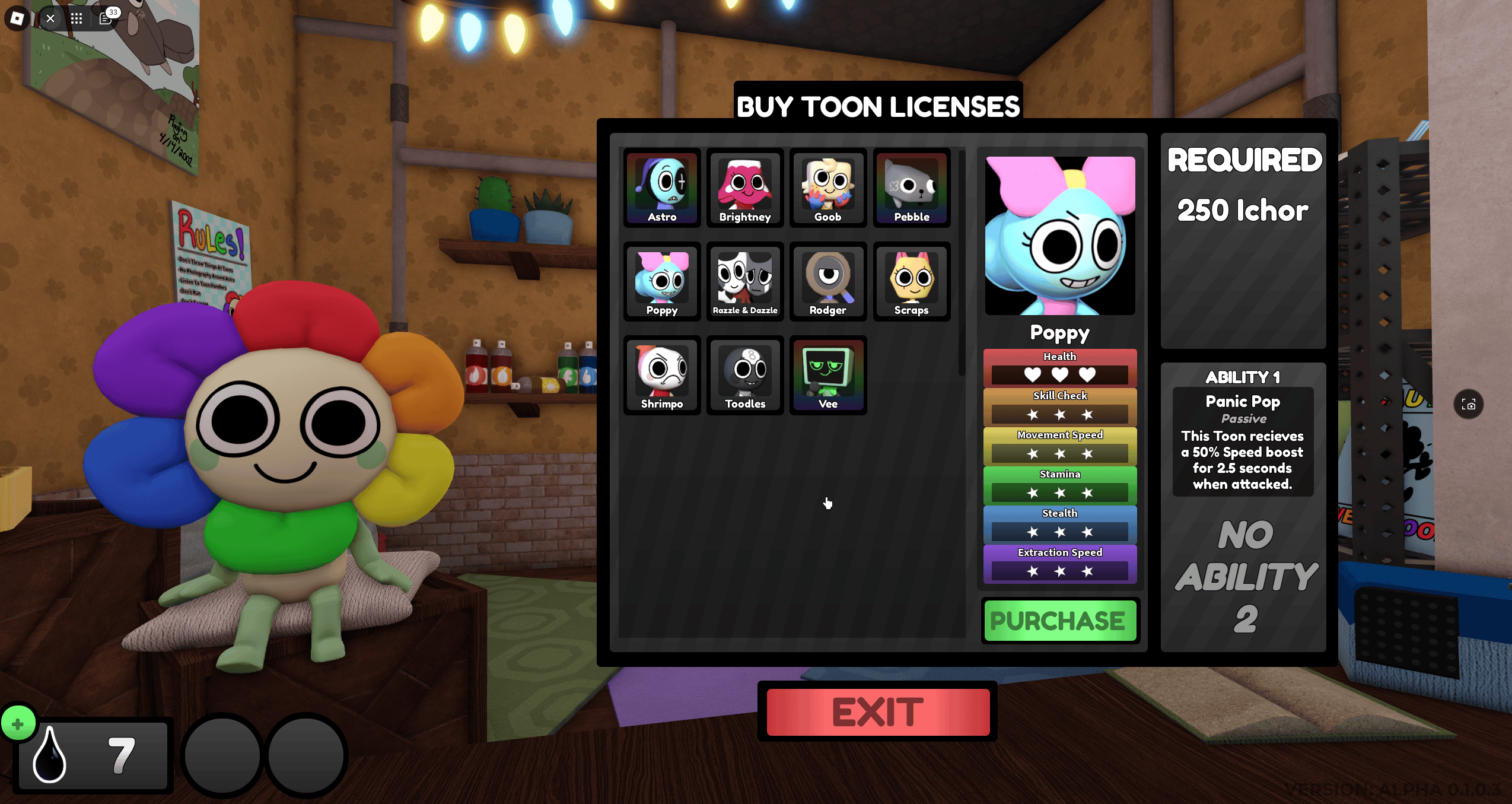The image size is (1512, 804).
Task: Select the Toodles toon icon
Action: [x=744, y=375]
